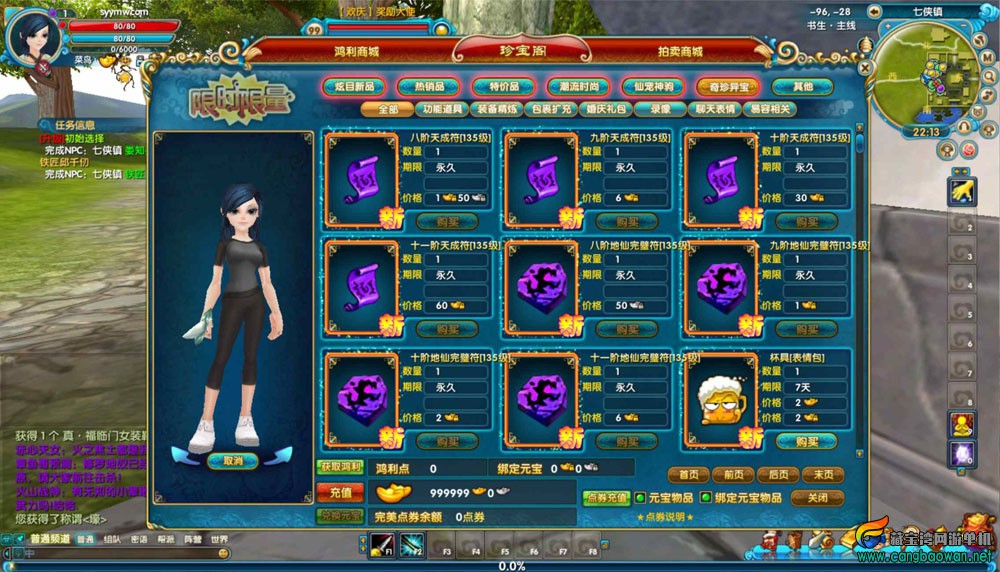Close the shop with 关闭 button
The width and height of the screenshot is (1000, 572).
(x=817, y=497)
